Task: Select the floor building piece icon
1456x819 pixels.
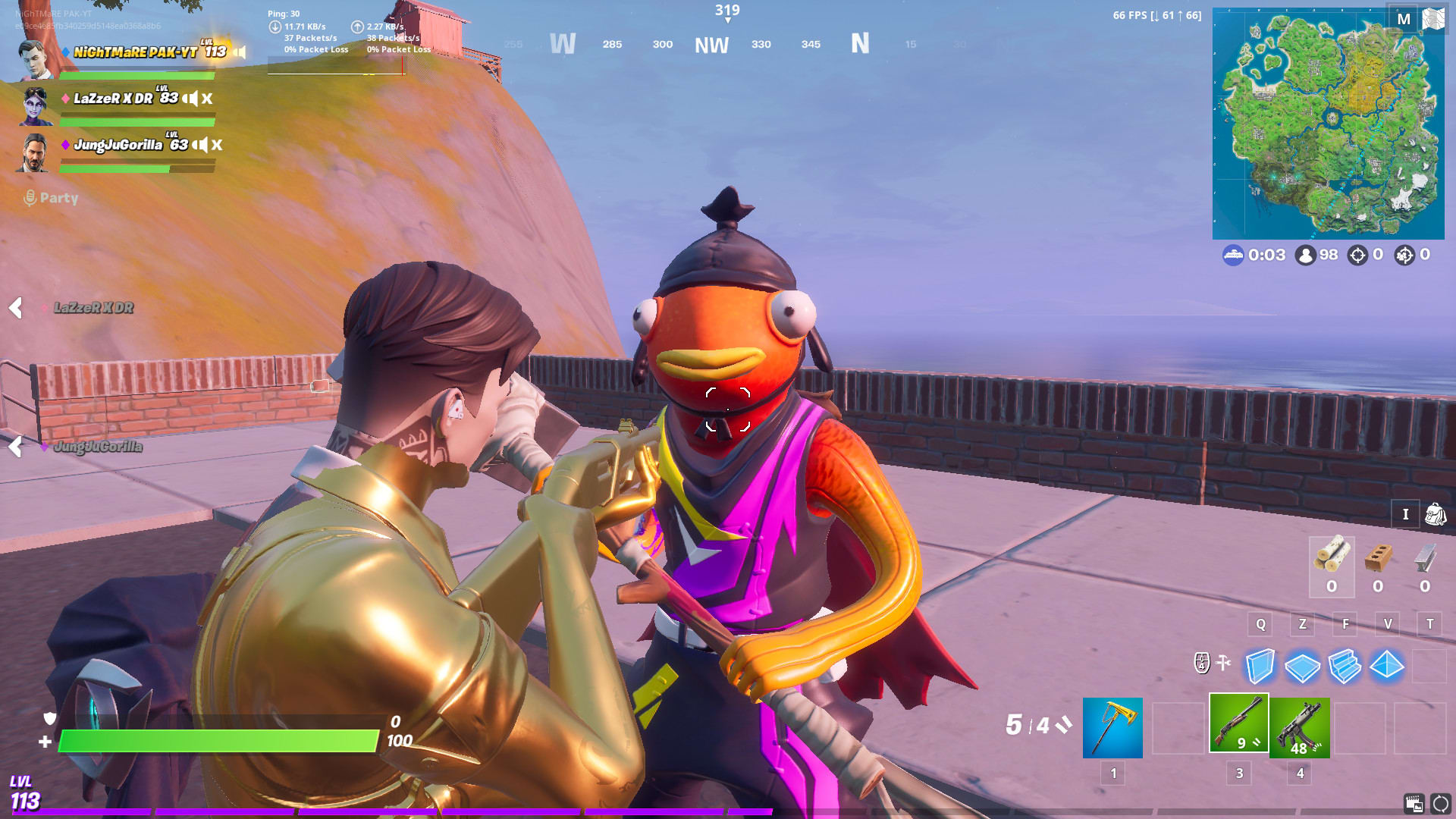Action: [x=1304, y=667]
